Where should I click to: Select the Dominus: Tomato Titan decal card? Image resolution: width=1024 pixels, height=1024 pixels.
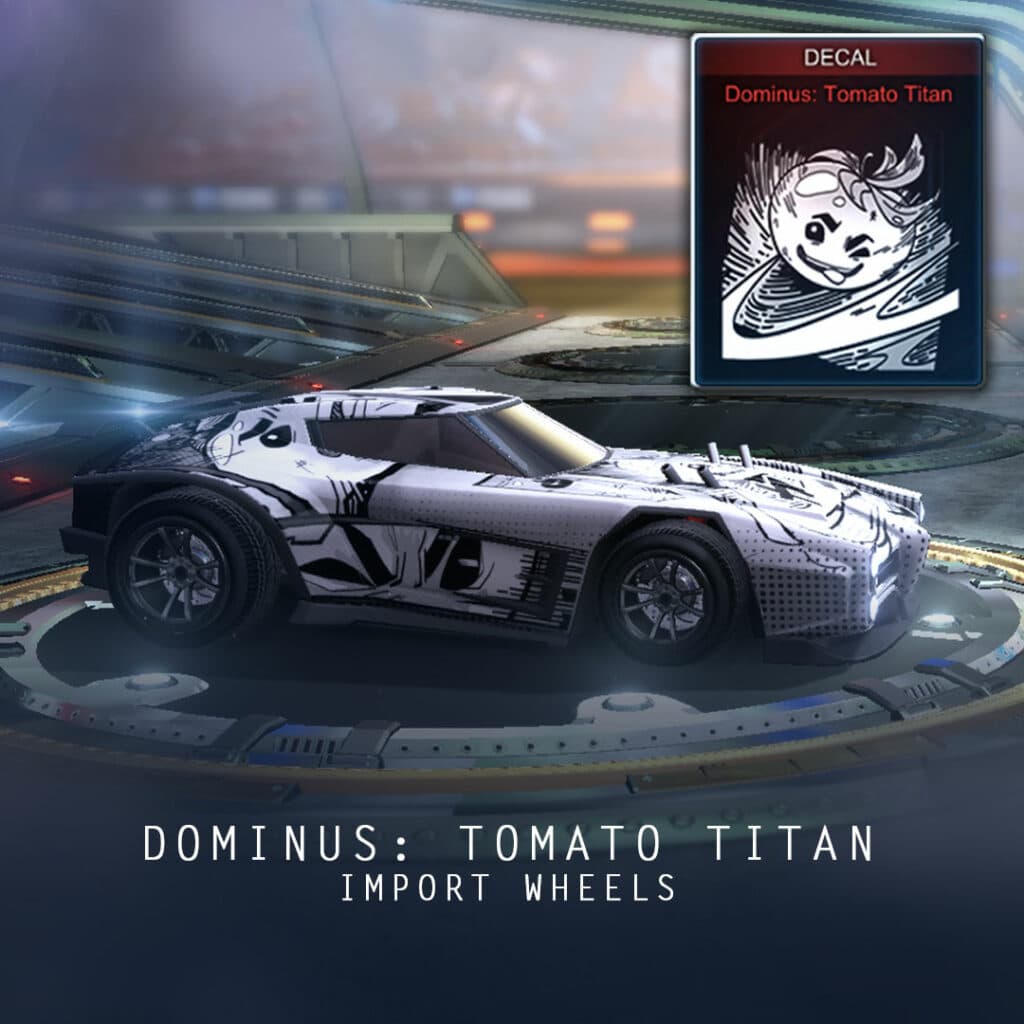tap(837, 211)
